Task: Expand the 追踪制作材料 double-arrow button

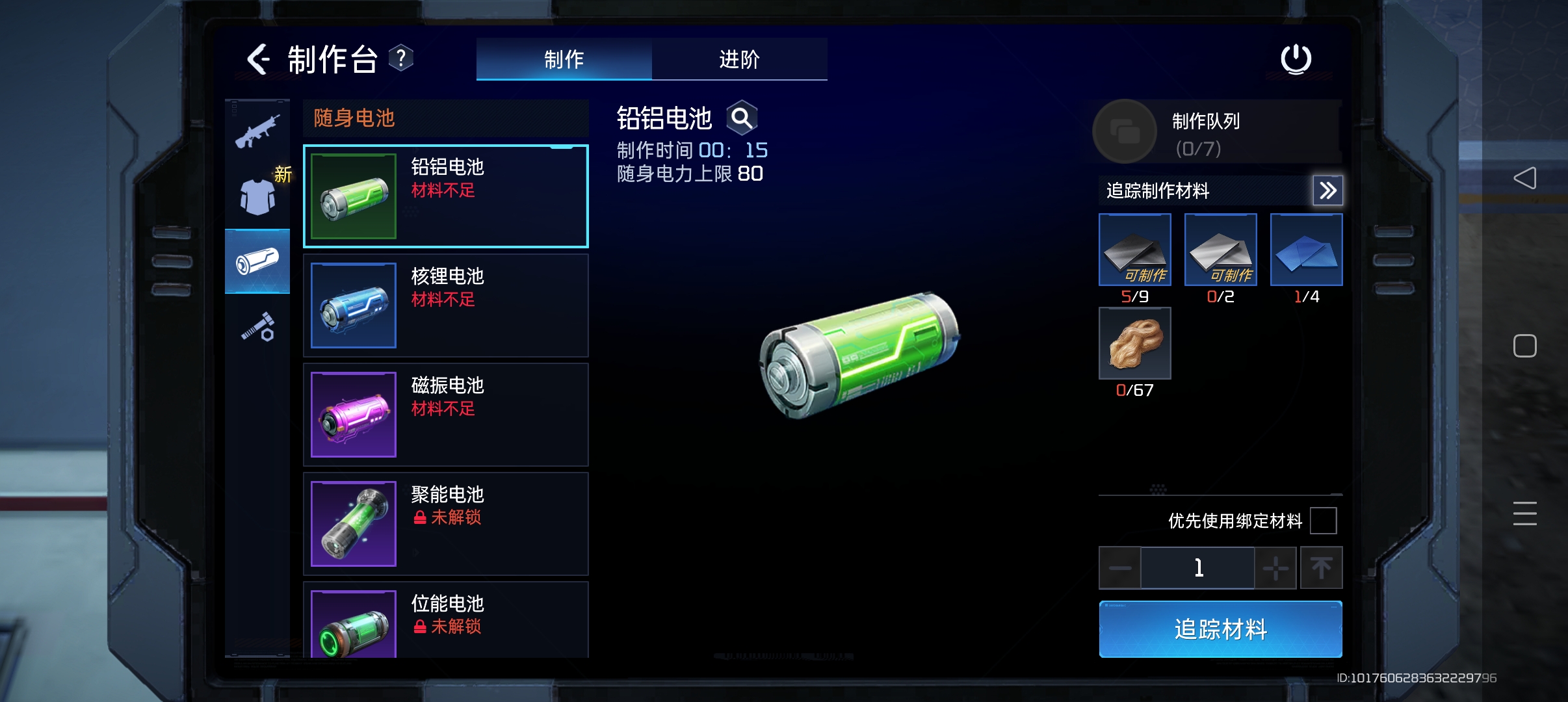Action: click(1327, 190)
